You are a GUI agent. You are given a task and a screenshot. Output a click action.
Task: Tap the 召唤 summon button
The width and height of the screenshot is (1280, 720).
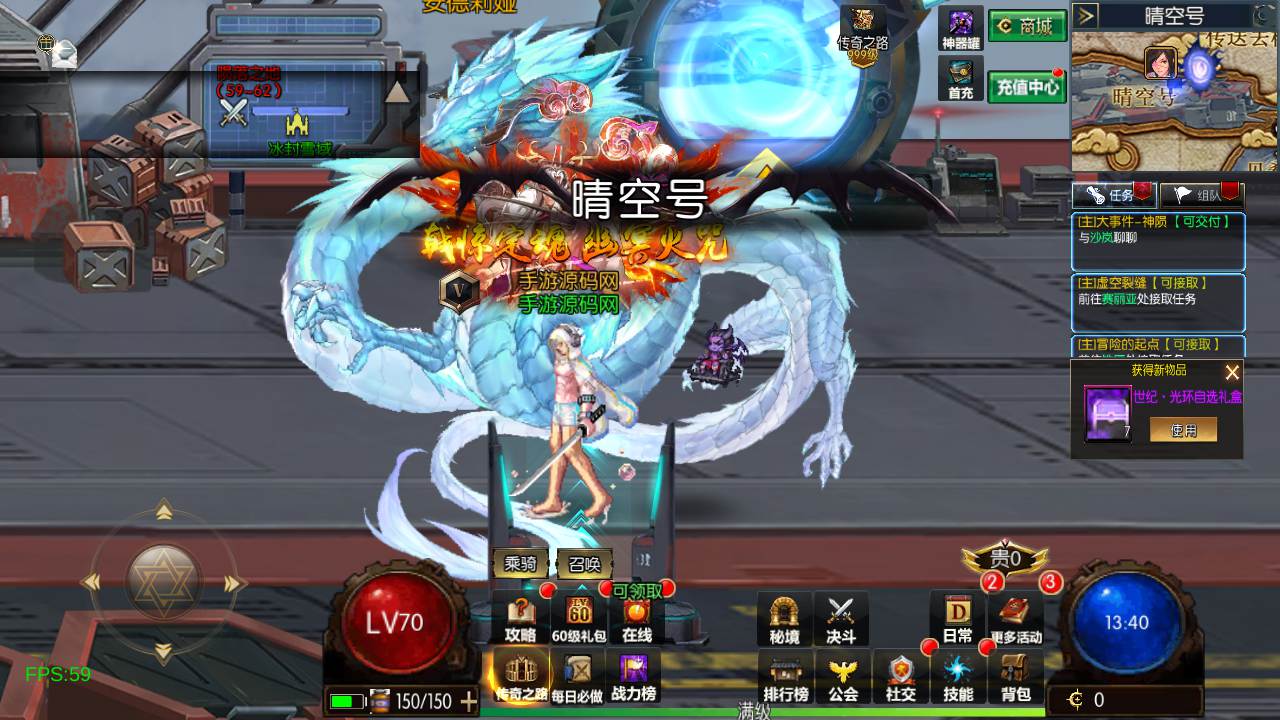584,564
